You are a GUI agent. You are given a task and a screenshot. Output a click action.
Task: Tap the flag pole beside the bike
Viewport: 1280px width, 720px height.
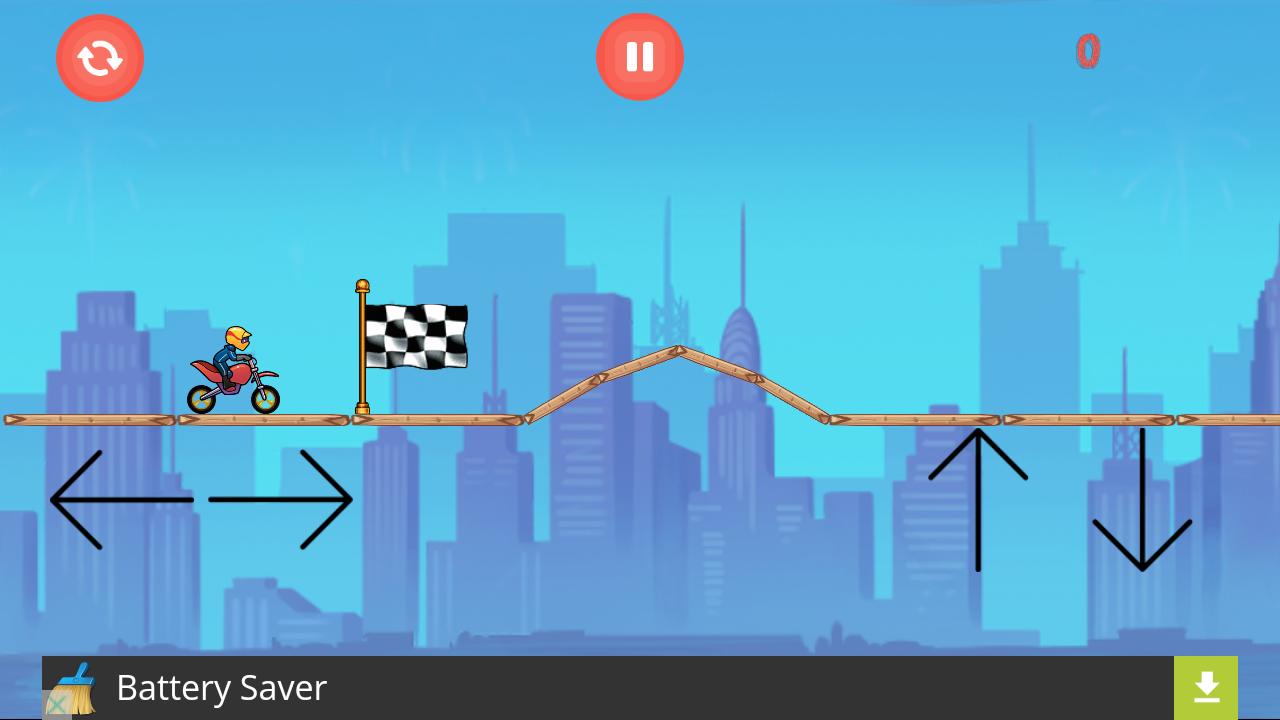(362, 350)
